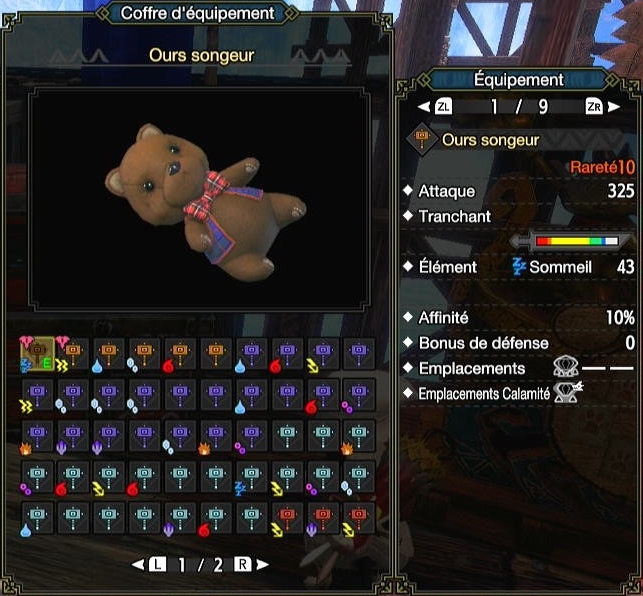
Task: Select the equipped Ours songeur hammer slot
Action: [x=37, y=354]
